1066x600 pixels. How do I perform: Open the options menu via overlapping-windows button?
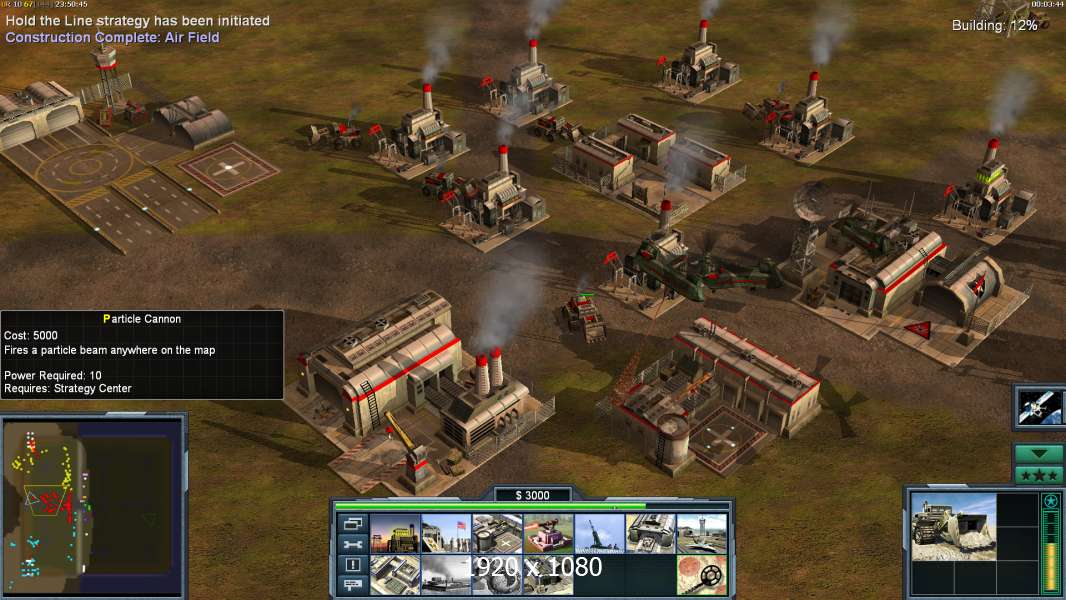point(352,524)
